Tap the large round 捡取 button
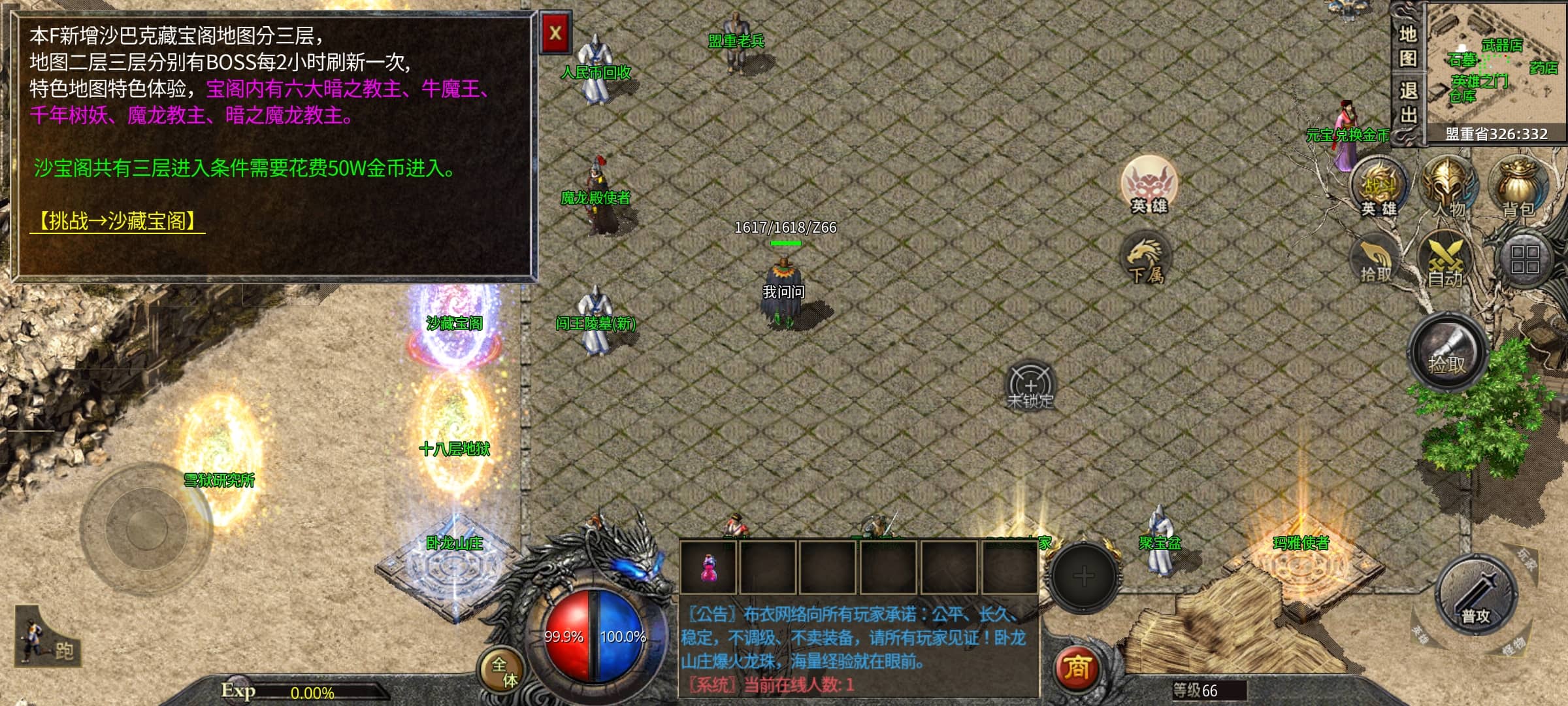 tap(1447, 354)
